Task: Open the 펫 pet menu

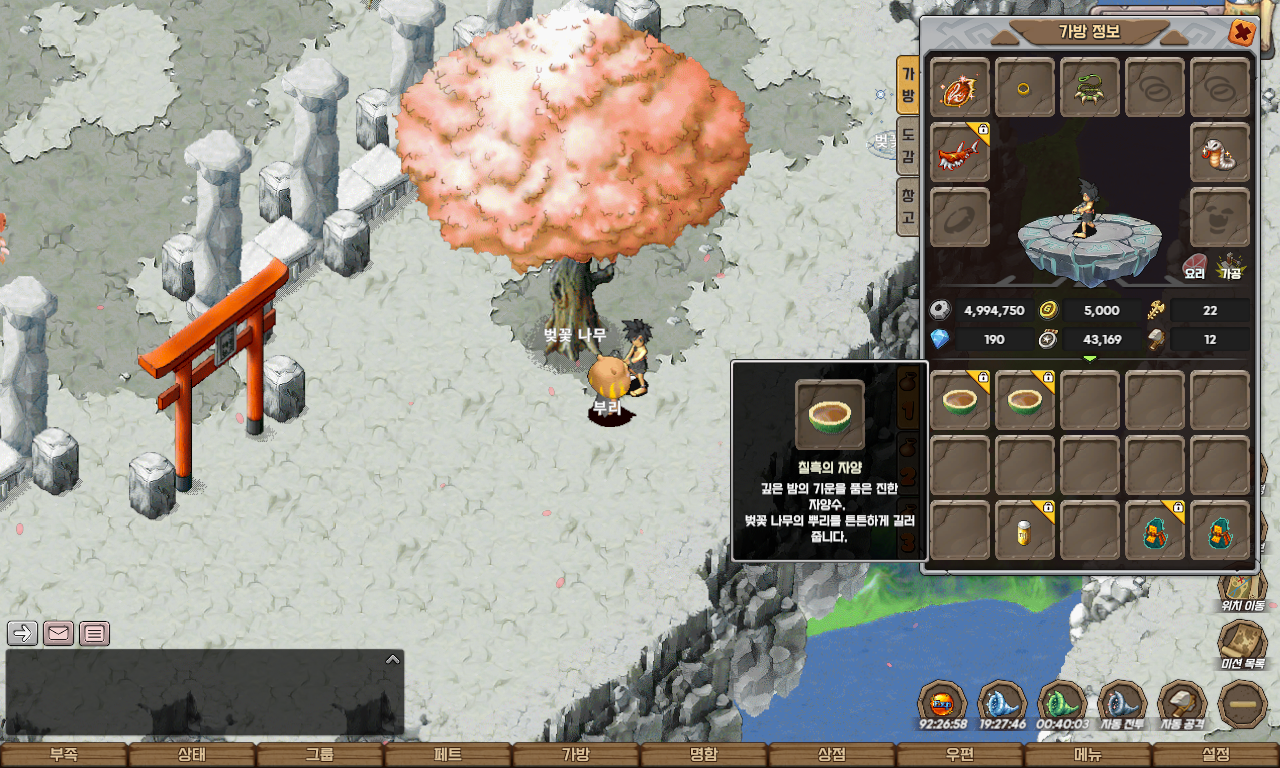Action: (448, 755)
